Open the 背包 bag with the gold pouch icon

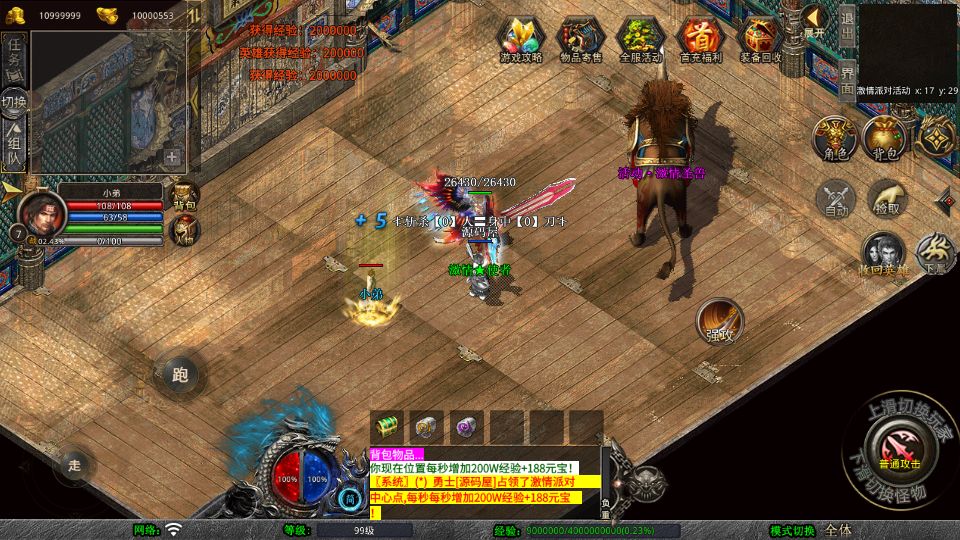(886, 139)
